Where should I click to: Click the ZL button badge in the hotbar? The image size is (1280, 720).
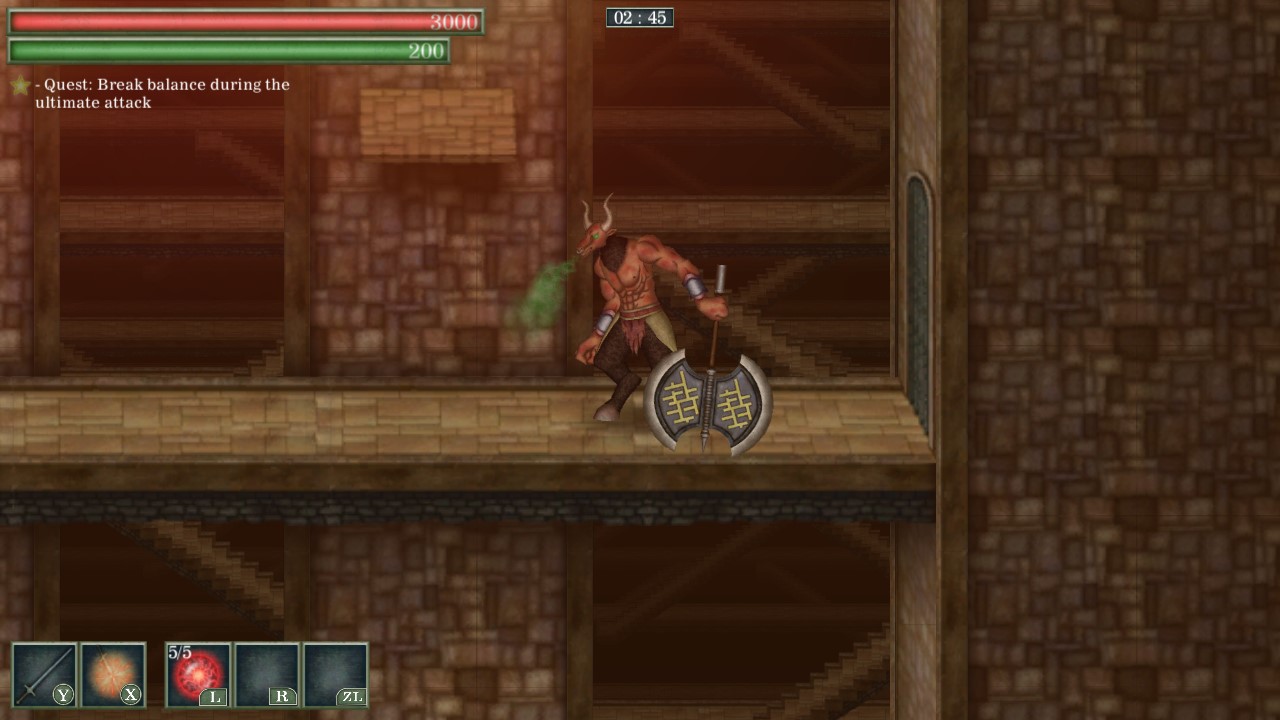point(354,698)
